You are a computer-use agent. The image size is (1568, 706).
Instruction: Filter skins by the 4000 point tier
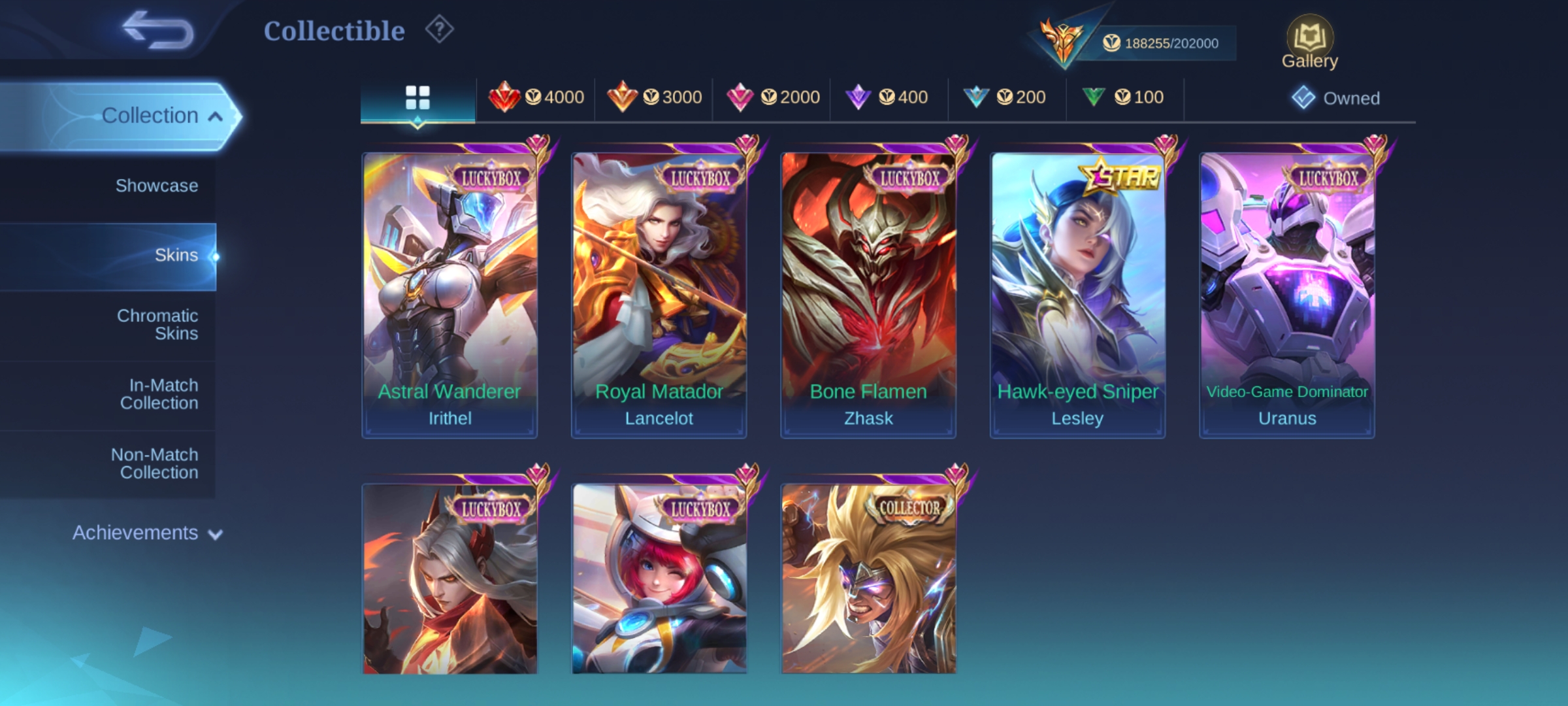[536, 98]
